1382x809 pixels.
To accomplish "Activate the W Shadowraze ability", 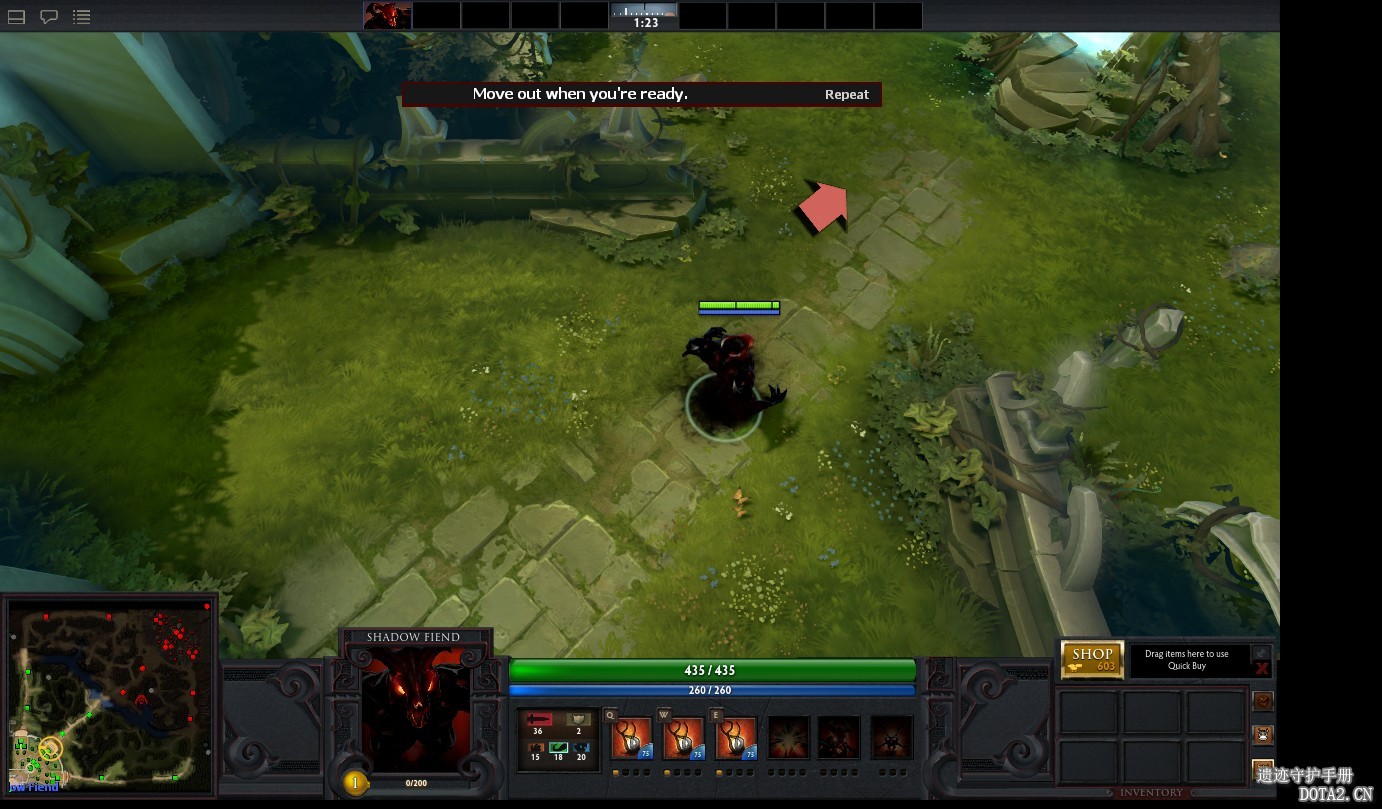I will [683, 739].
